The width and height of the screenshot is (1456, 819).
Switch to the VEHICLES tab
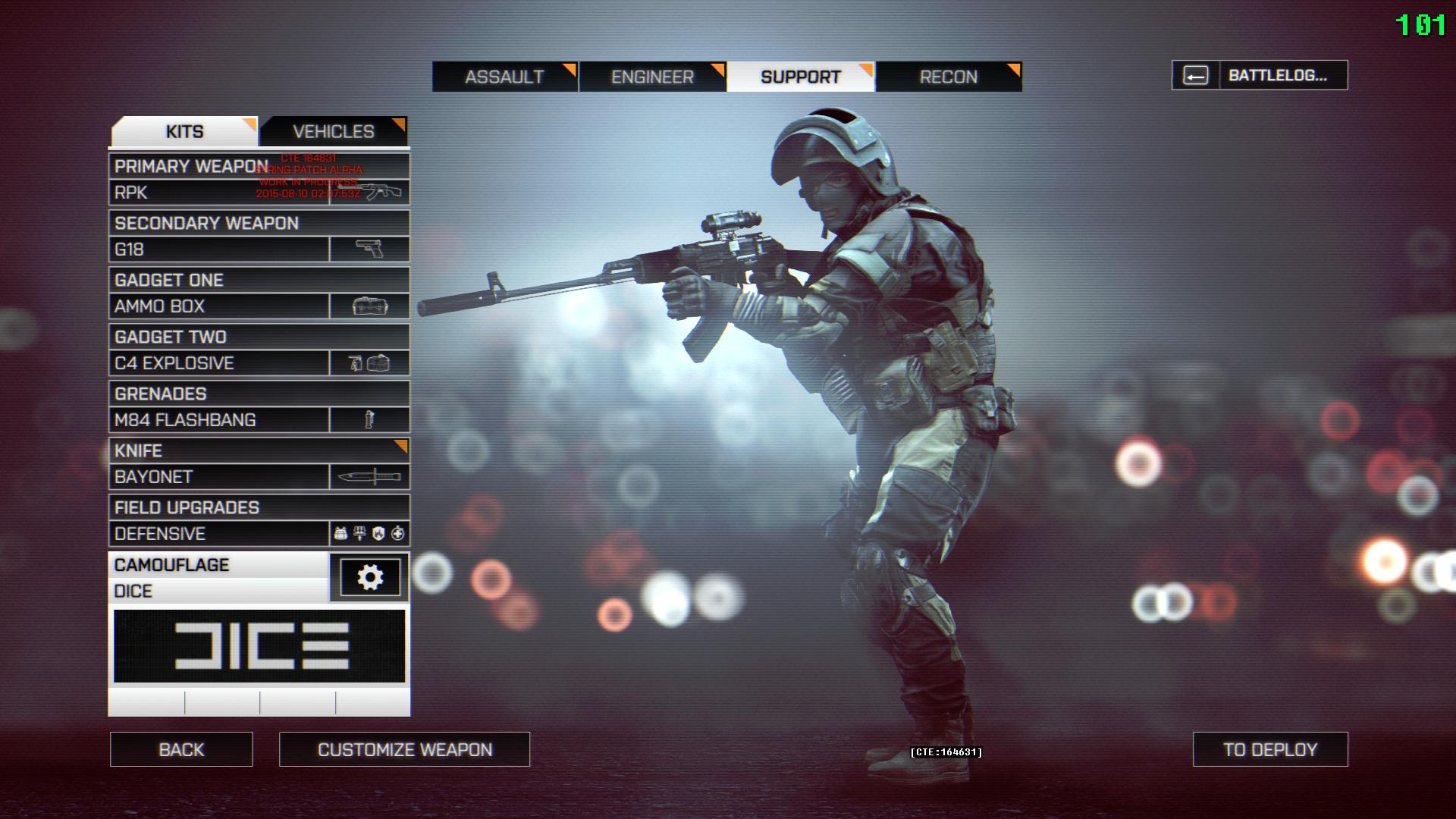coord(334,130)
